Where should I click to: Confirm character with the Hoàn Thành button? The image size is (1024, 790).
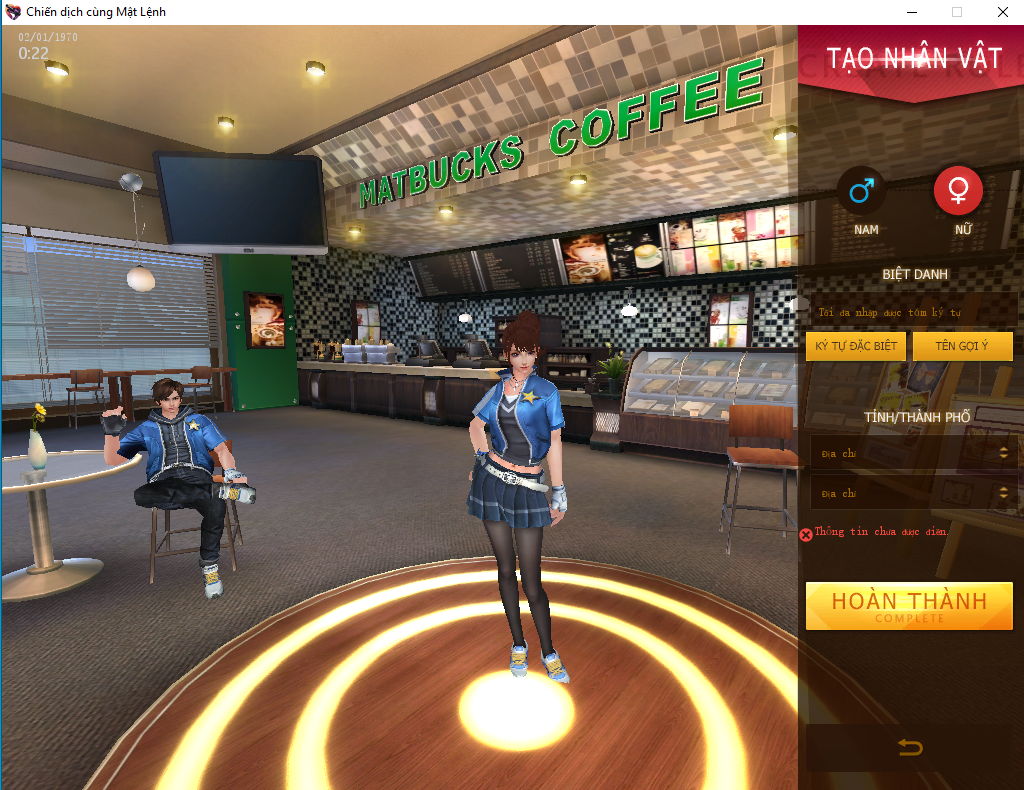point(909,606)
